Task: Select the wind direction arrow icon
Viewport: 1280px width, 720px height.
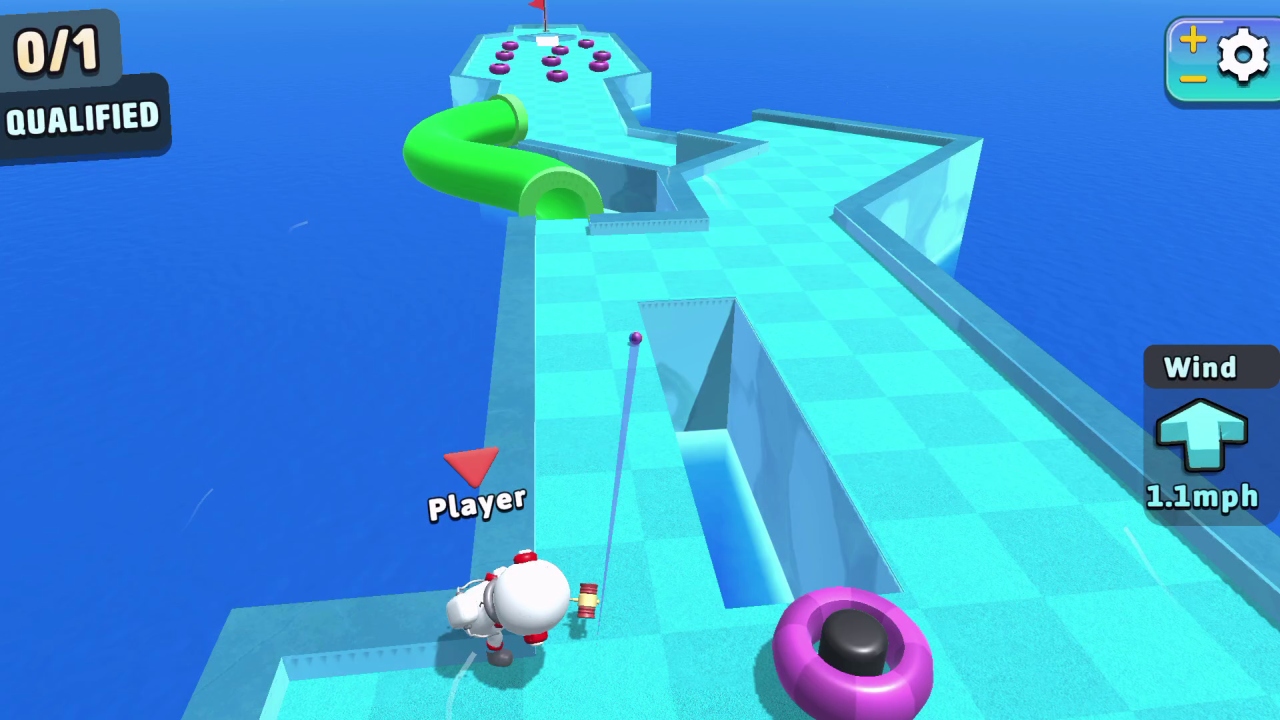Action: (x=1202, y=432)
